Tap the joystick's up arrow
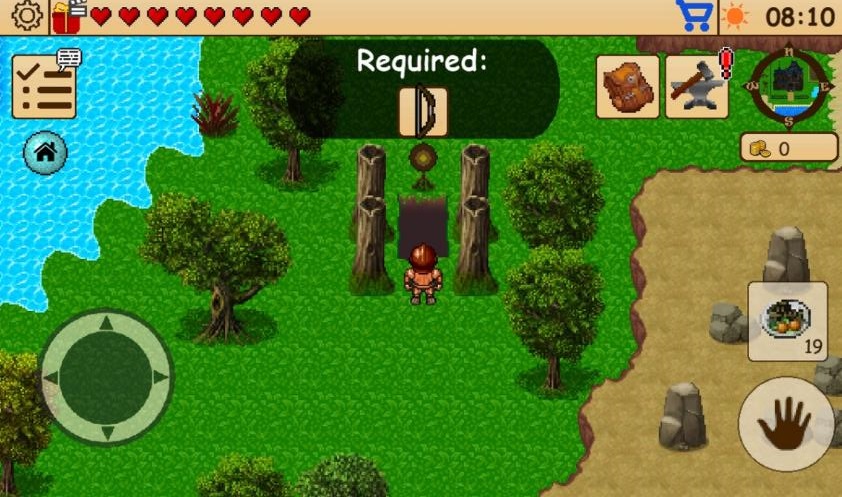The height and width of the screenshot is (497, 842). click(x=106, y=324)
